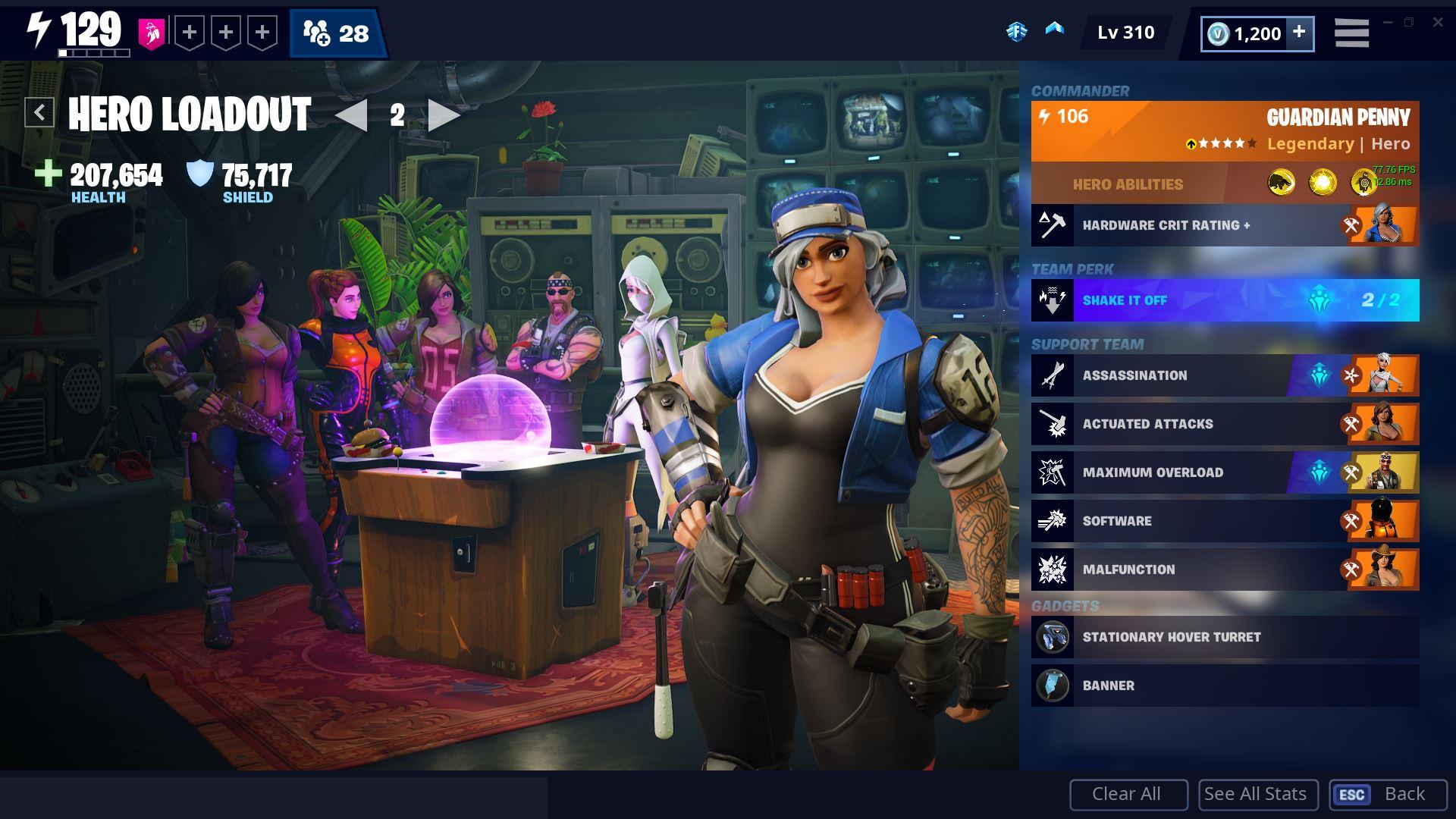Open the Stationary Hover Turret gadget icon

[1053, 637]
